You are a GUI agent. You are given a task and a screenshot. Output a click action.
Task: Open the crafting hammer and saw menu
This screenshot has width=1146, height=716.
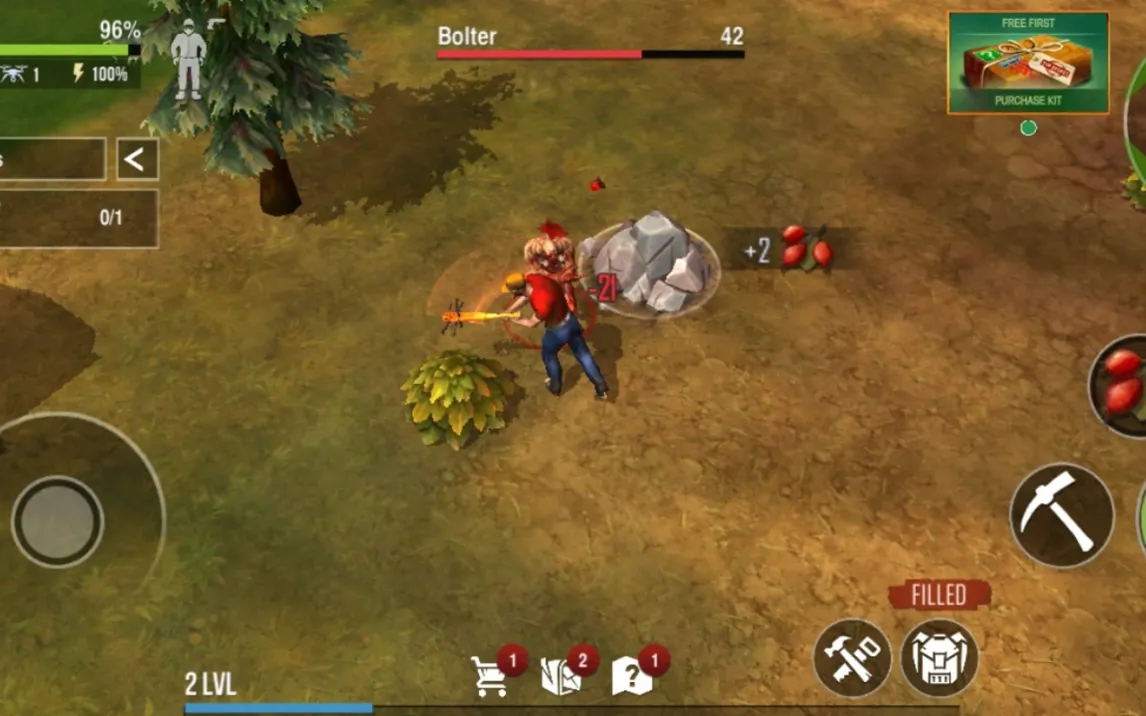tap(852, 657)
